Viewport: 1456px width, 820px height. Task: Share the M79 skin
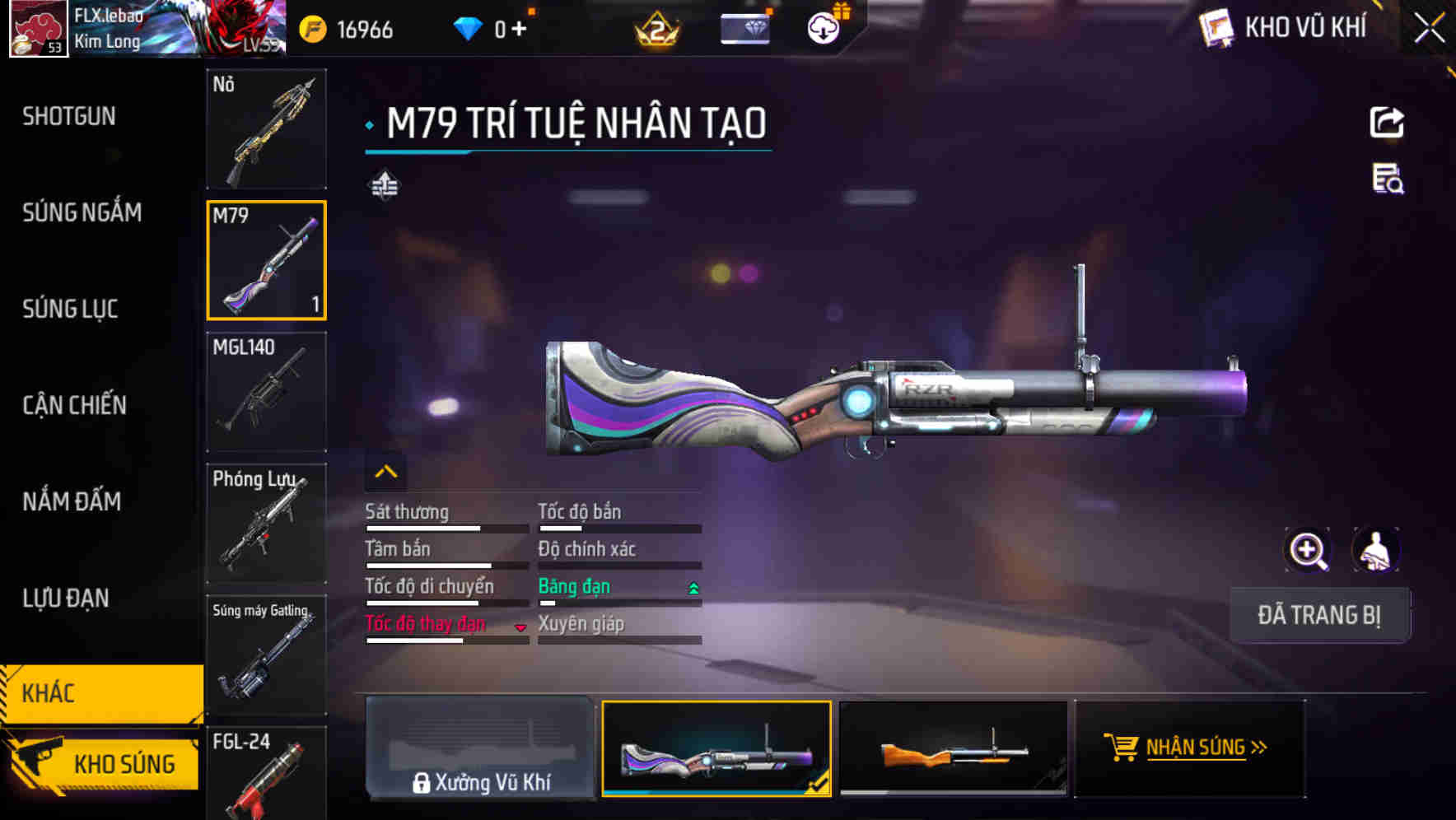click(1387, 123)
